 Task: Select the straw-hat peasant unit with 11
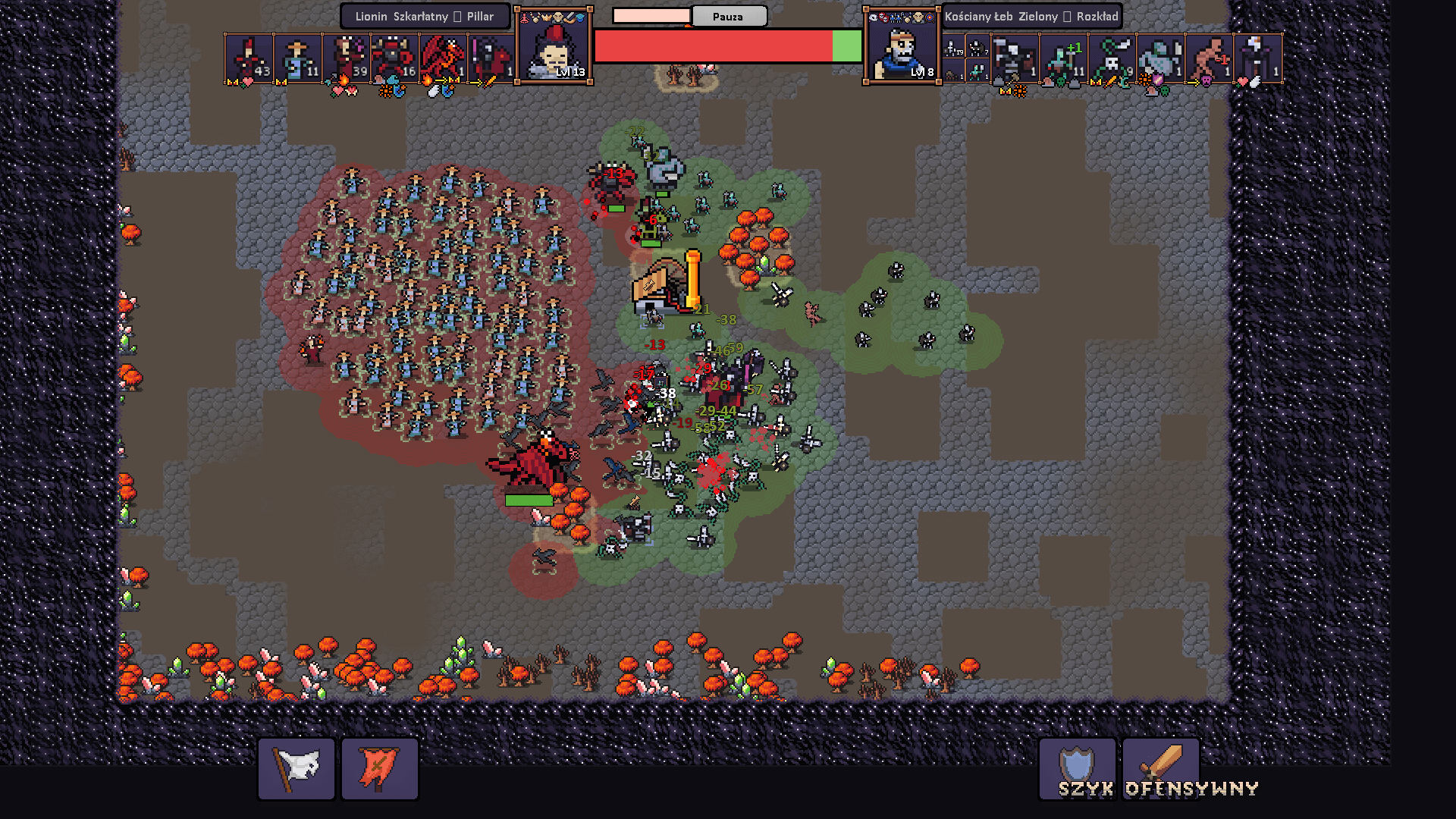(298, 58)
